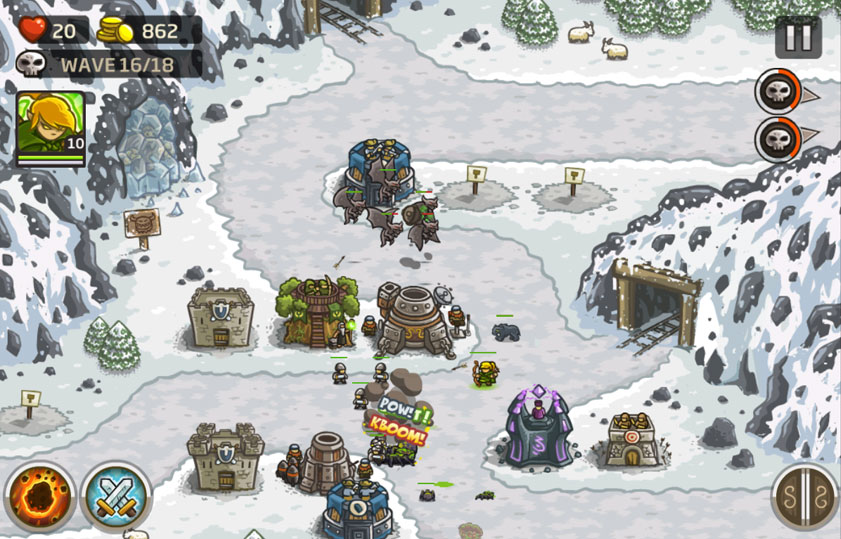Call reinforcements with the crossed swords ability
Image resolution: width=841 pixels, height=539 pixels.
(x=116, y=496)
